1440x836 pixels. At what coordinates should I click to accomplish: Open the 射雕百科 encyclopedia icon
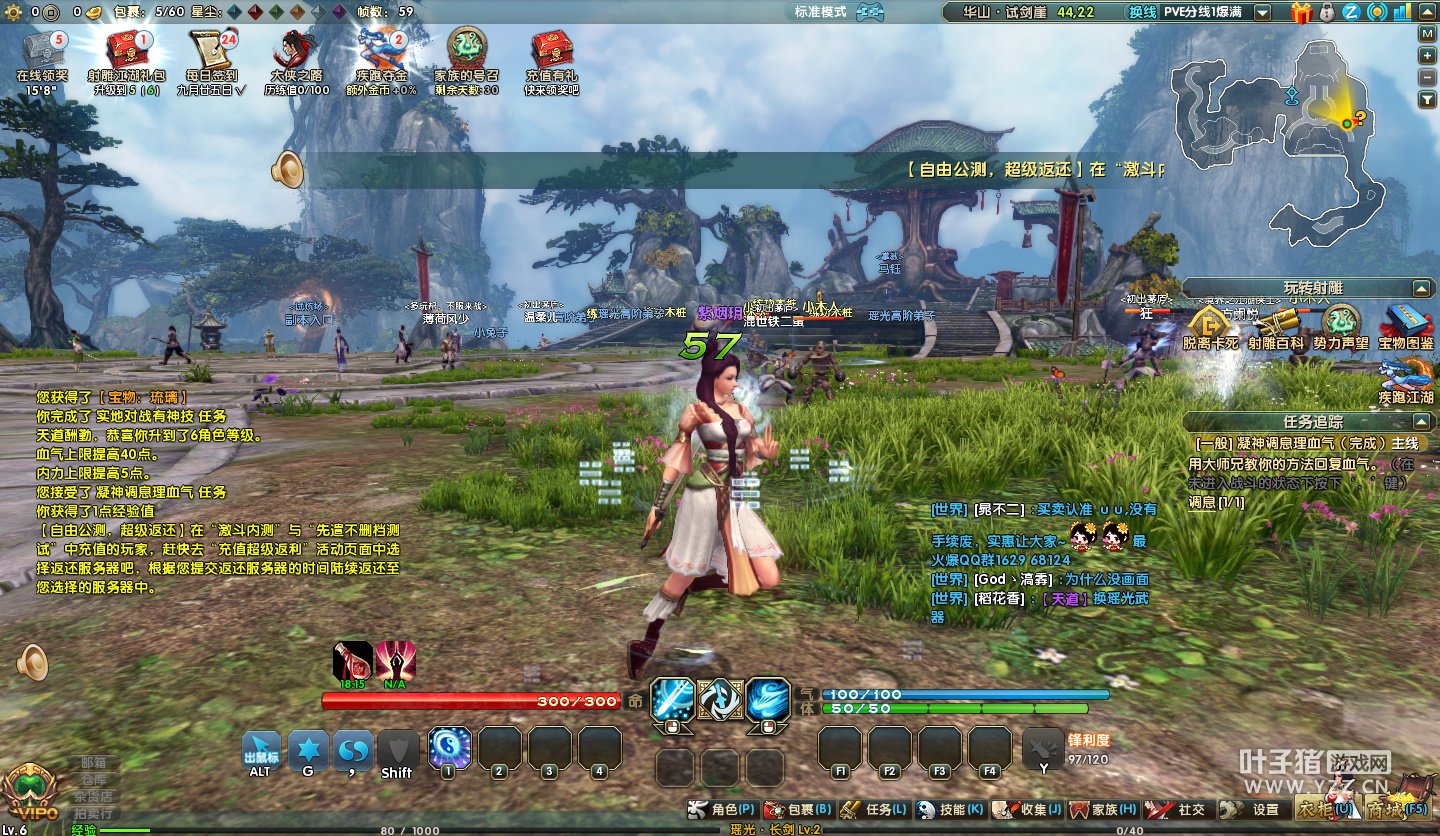tap(1276, 326)
